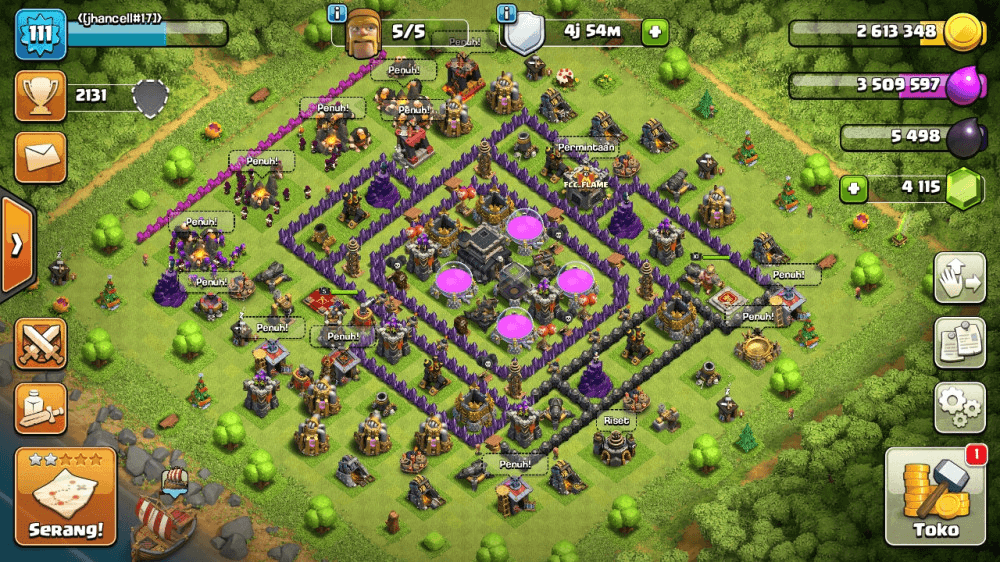Image resolution: width=1000 pixels, height=562 pixels.
Task: Open the potion and scroll items button
Action: [40, 407]
